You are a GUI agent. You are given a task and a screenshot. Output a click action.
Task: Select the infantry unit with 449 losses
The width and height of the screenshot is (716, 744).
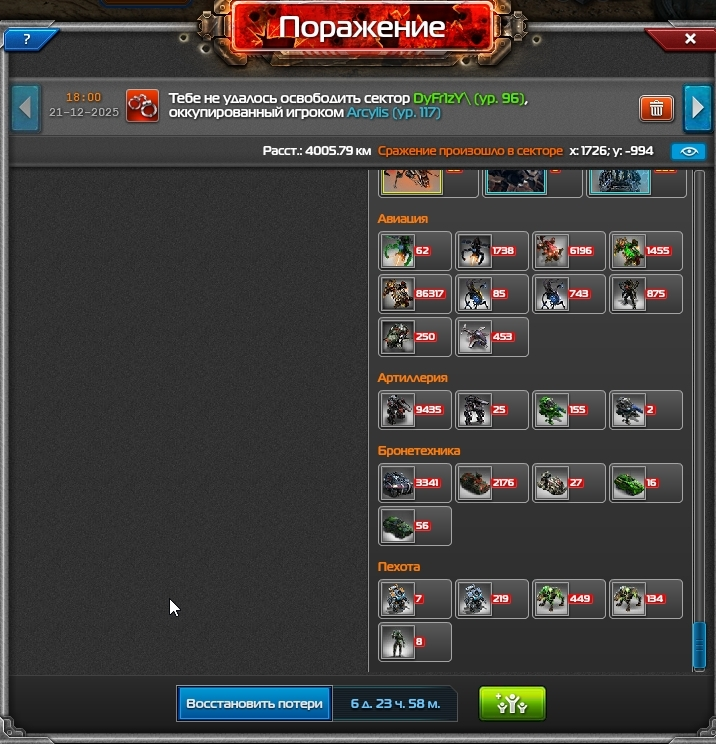pyautogui.click(x=569, y=599)
